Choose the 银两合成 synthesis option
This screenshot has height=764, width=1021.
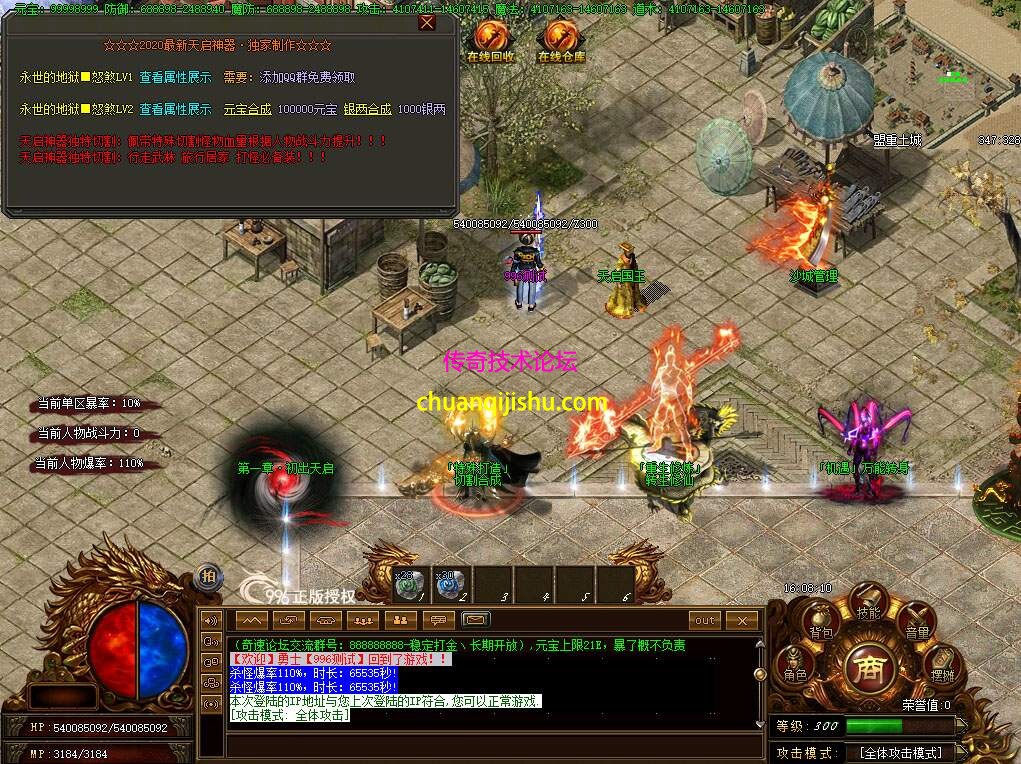click(x=367, y=109)
